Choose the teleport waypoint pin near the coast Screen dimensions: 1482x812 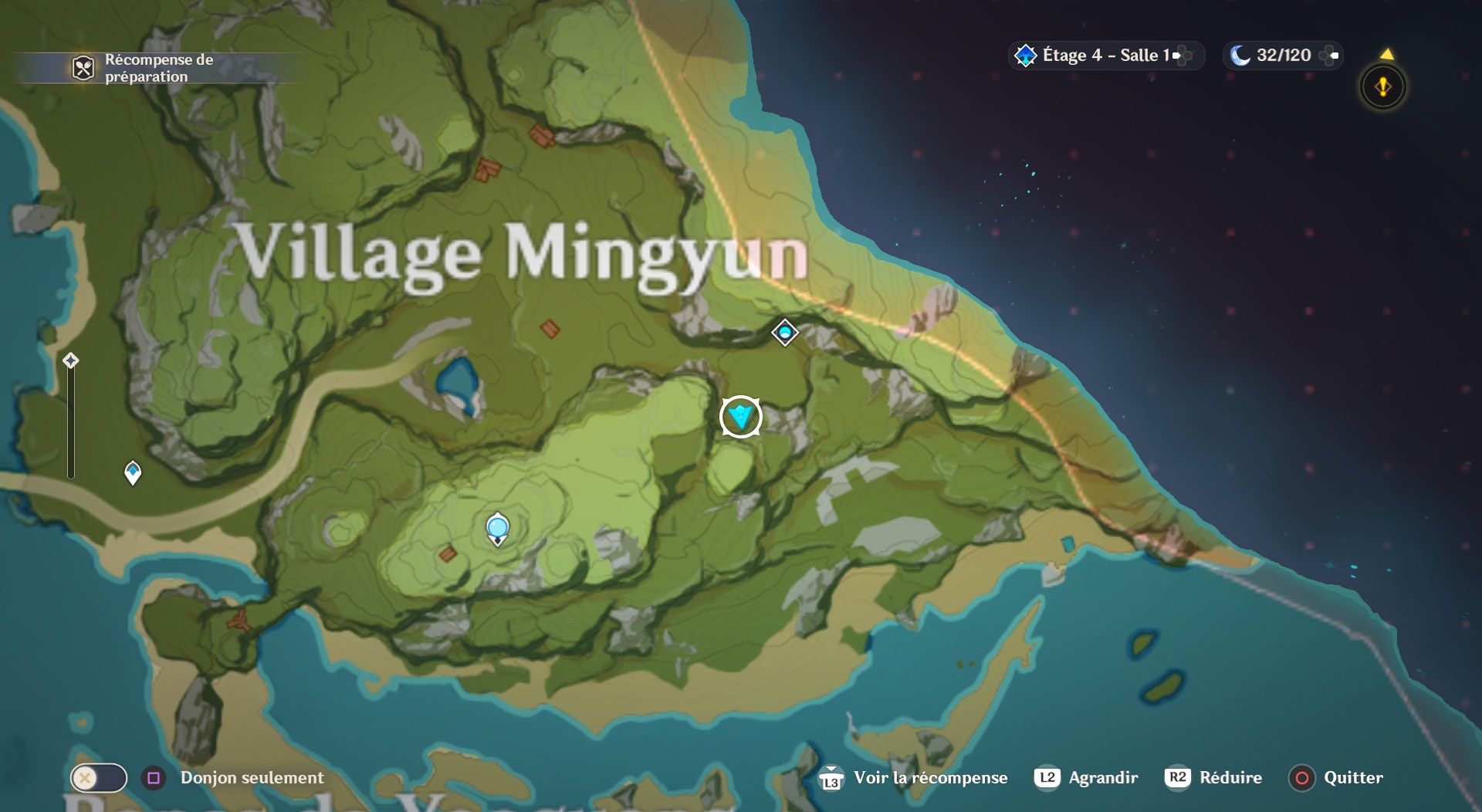[x=133, y=472]
